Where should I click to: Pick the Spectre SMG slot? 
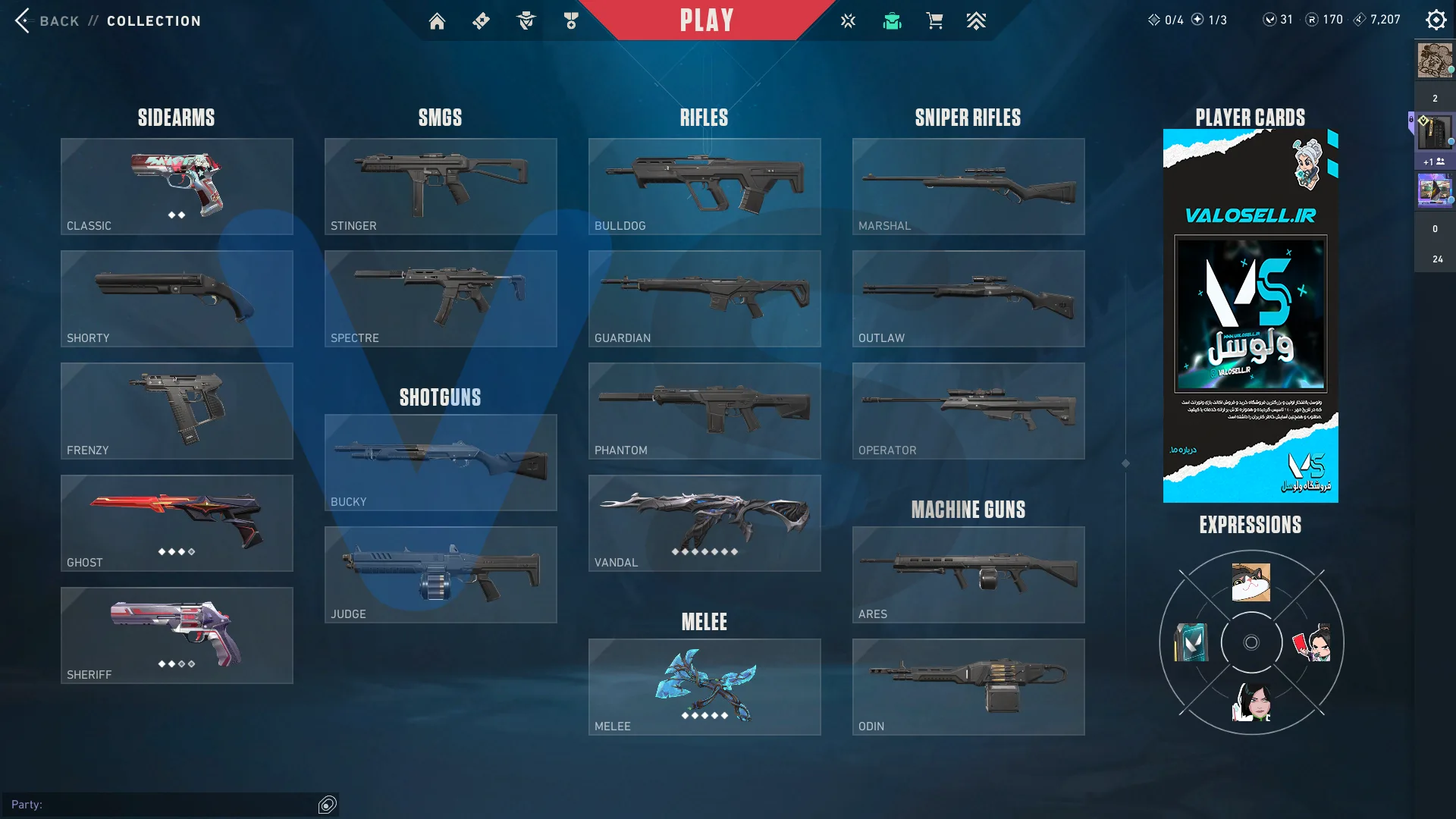click(x=441, y=299)
